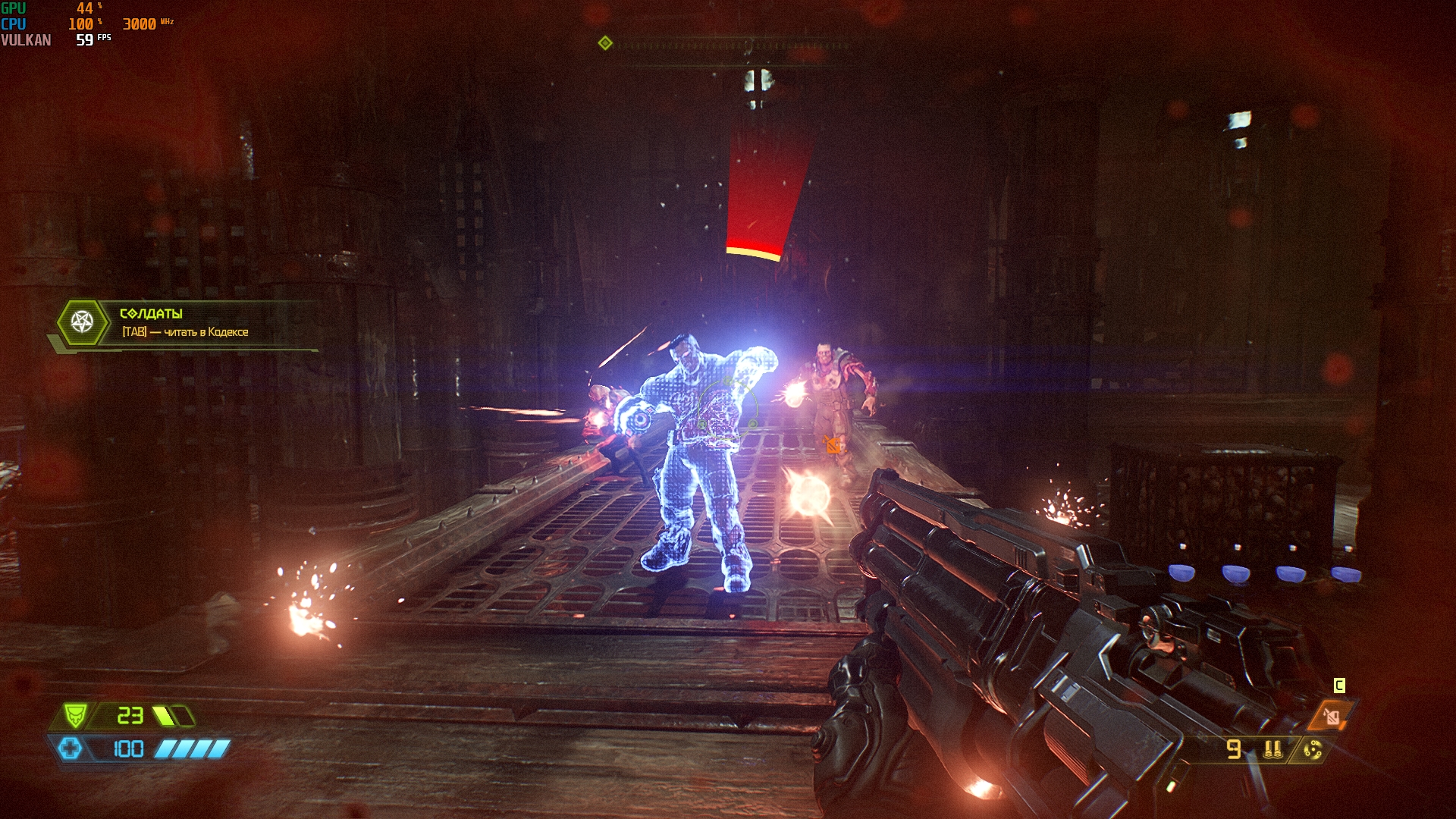Click the shotgun shells ammo icon
The height and width of the screenshot is (819, 1456).
click(1272, 749)
